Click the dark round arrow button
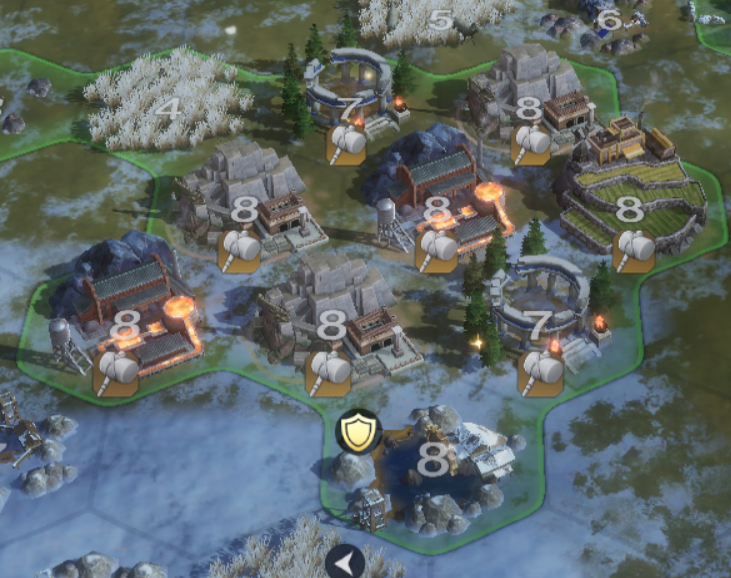The height and width of the screenshot is (578, 731). tap(344, 563)
